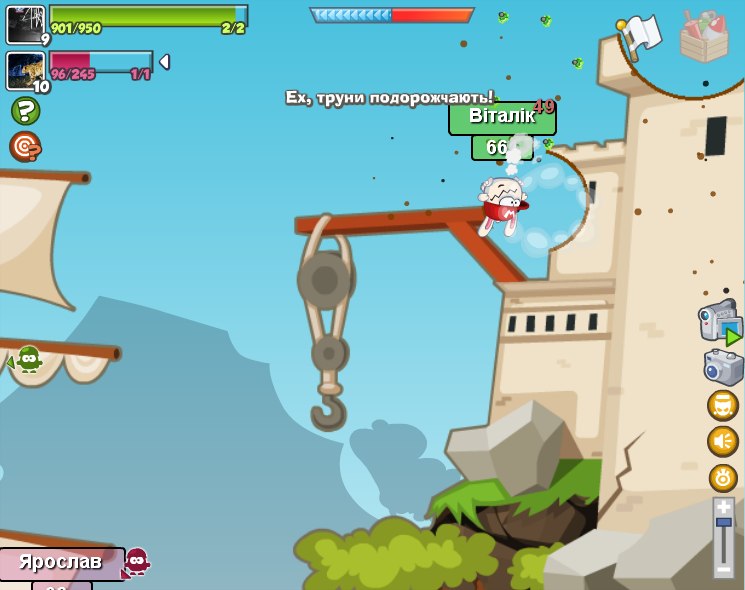Take a screenshot with the photo camera
The height and width of the screenshot is (590, 745).
click(723, 367)
